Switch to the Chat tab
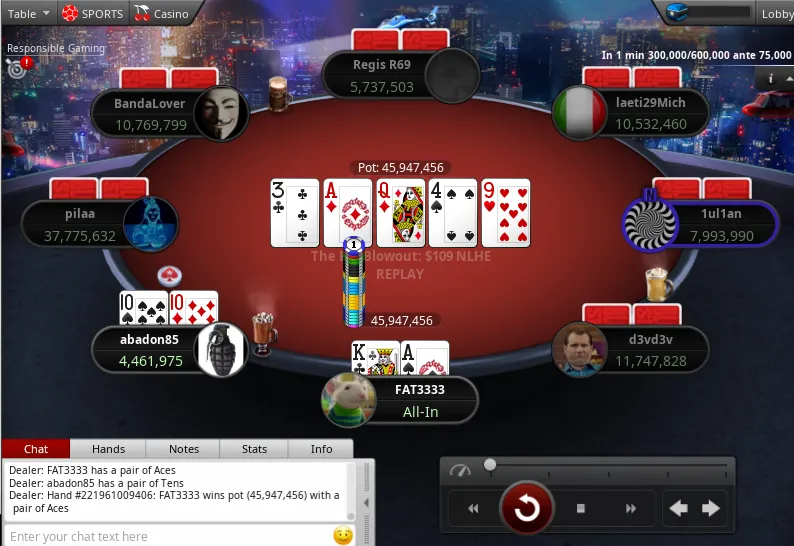The height and width of the screenshot is (546, 794). tap(36, 450)
